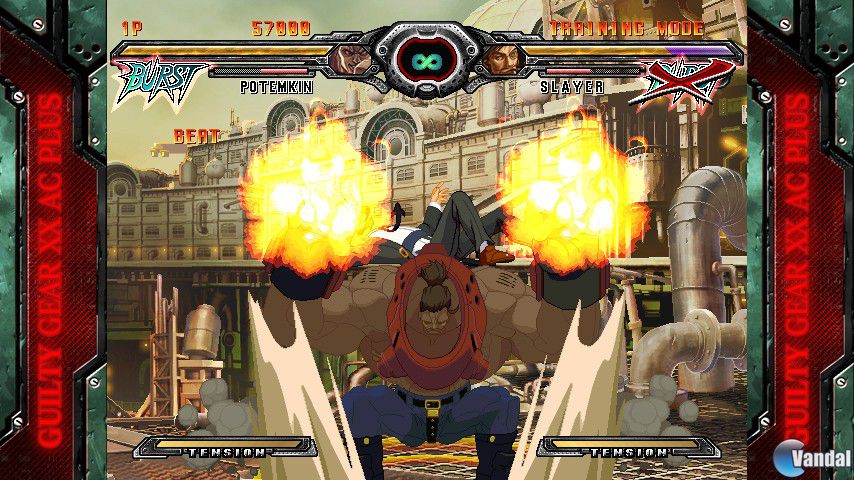Select Slayer's crossed-out red Burst icon

click(689, 81)
